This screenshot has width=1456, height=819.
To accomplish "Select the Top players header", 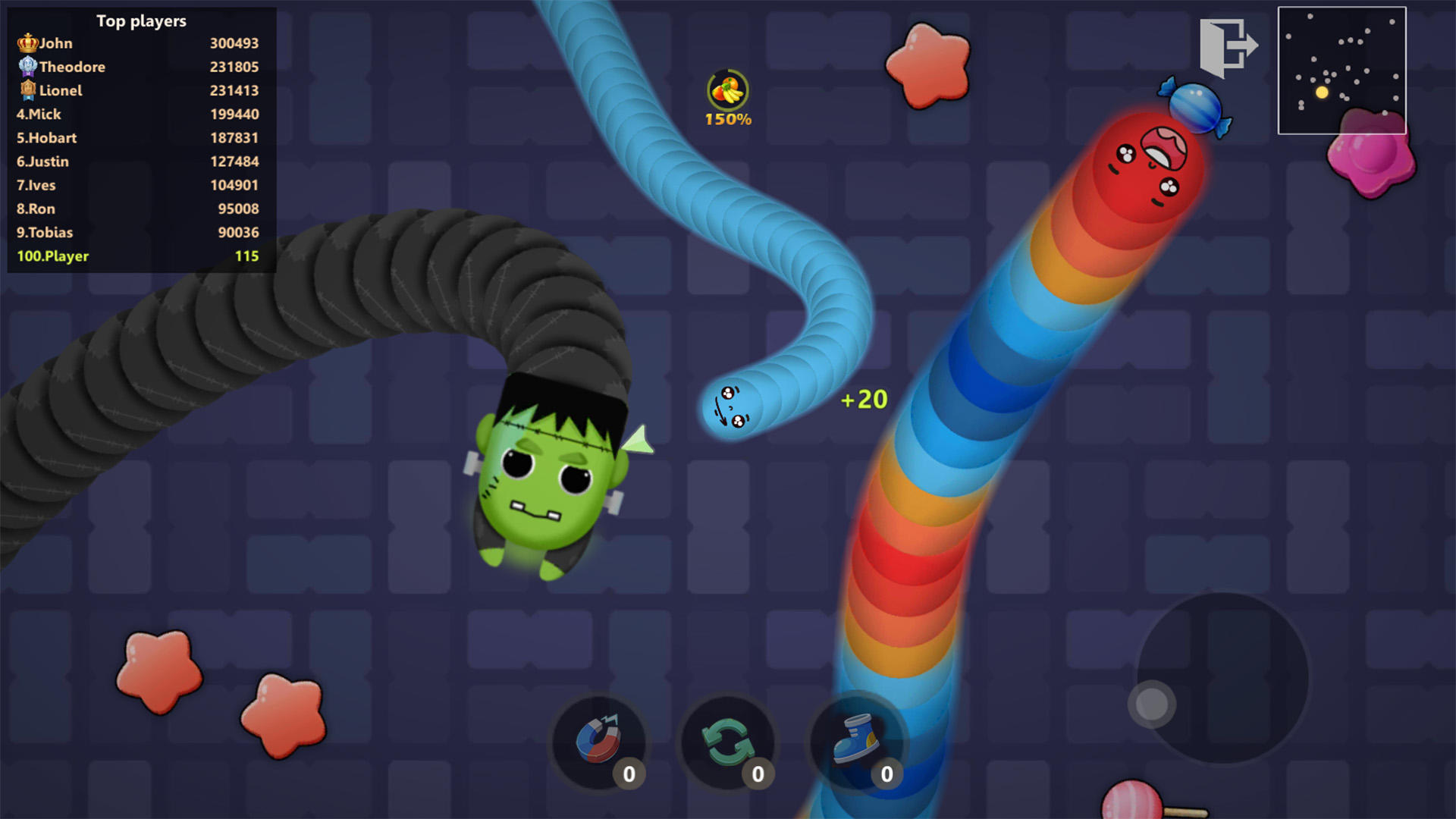I will (x=140, y=21).
